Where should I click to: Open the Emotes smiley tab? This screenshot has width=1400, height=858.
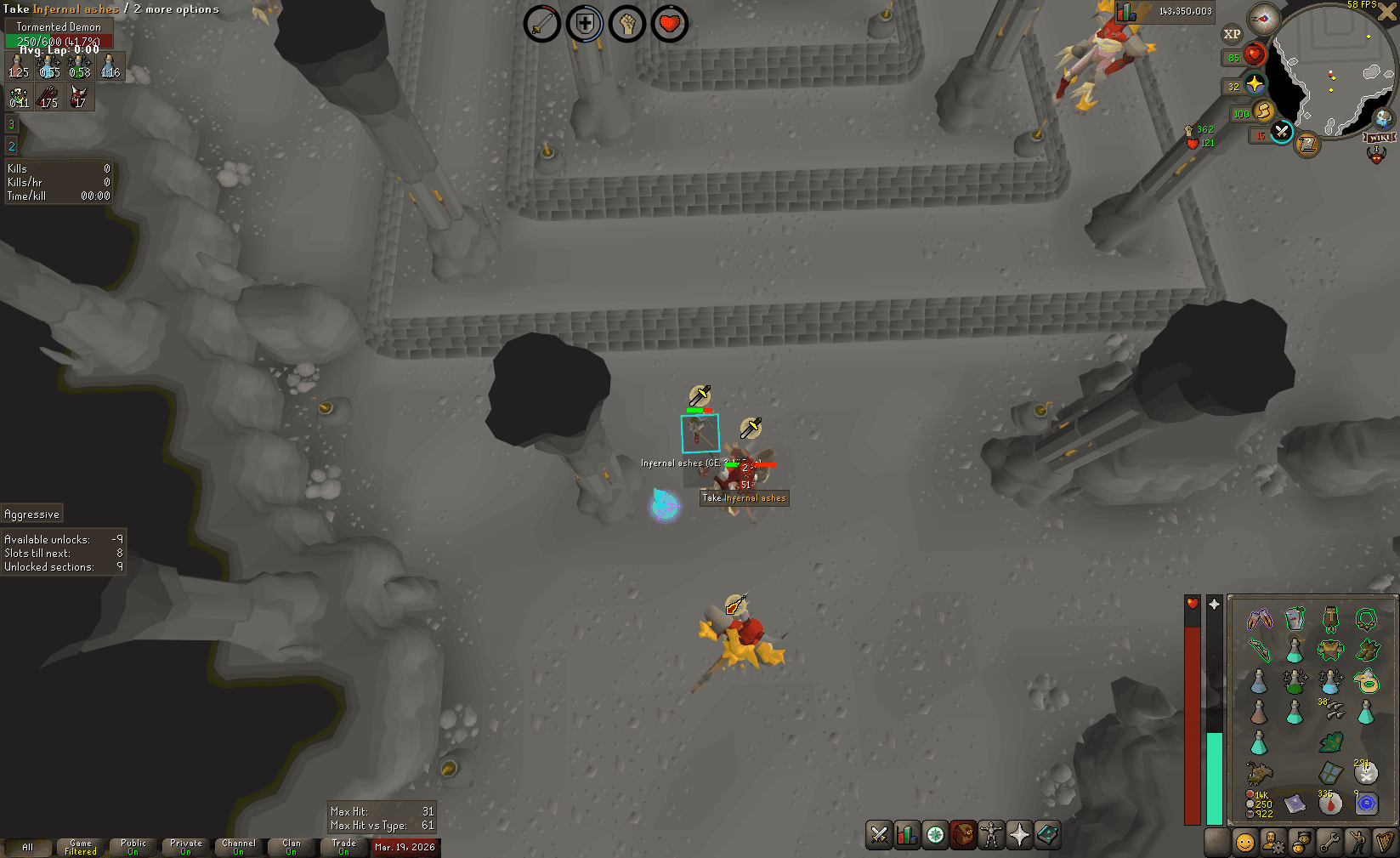click(x=1357, y=844)
